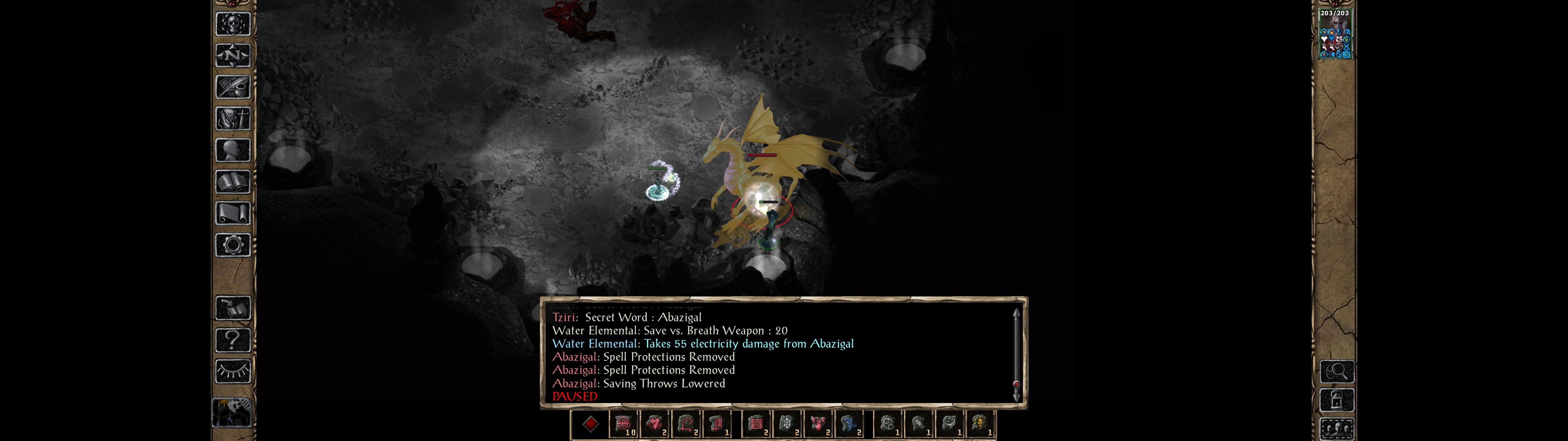This screenshot has height=441, width=1568.
Task: Toggle the padlock button
Action: tap(1337, 400)
